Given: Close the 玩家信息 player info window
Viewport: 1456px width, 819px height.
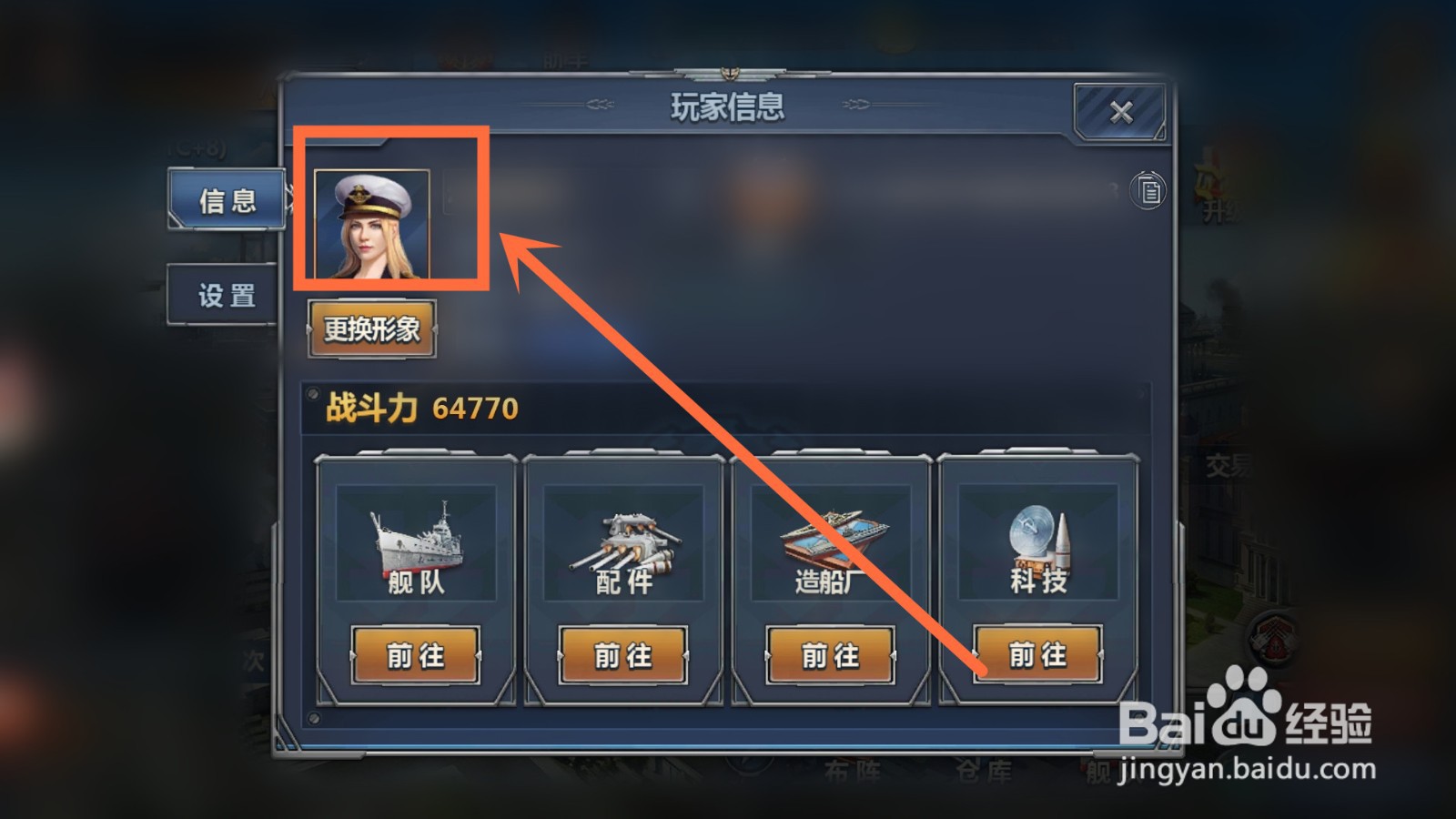Looking at the screenshot, I should coord(1120,110).
